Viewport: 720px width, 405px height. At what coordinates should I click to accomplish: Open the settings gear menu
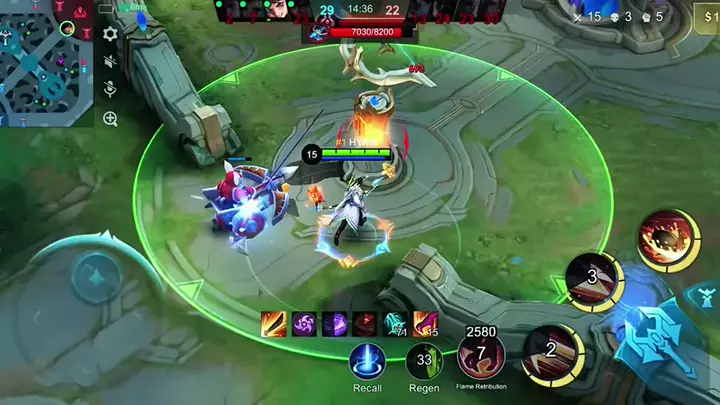(110, 34)
